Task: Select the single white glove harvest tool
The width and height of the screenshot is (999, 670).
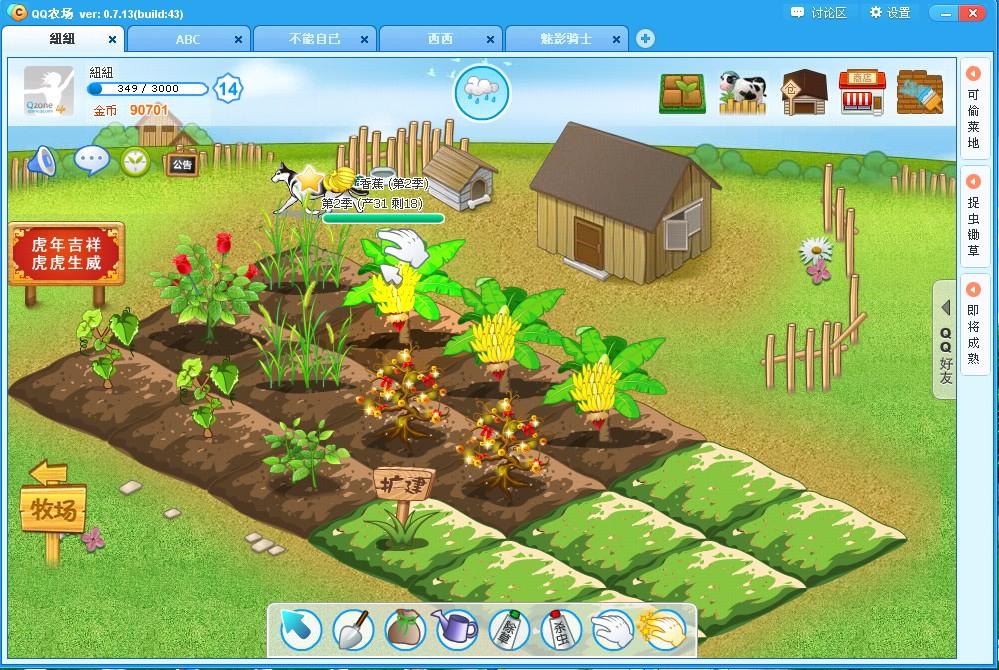Action: click(x=612, y=630)
